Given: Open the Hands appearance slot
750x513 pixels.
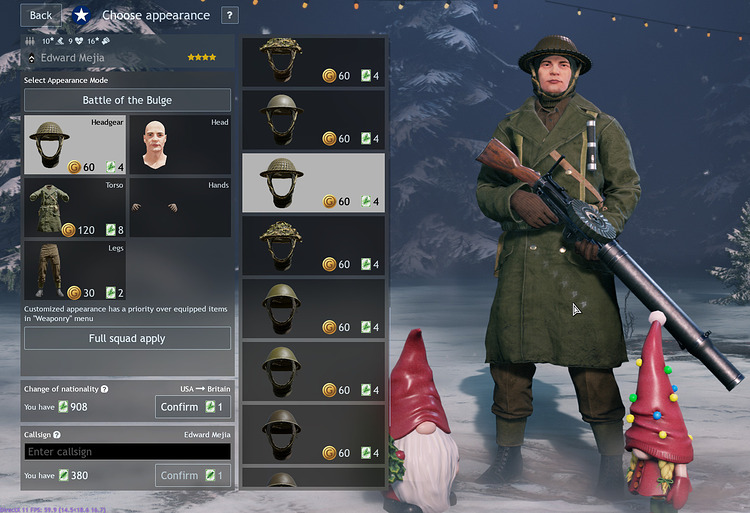Looking at the screenshot, I should pyautogui.click(x=180, y=208).
